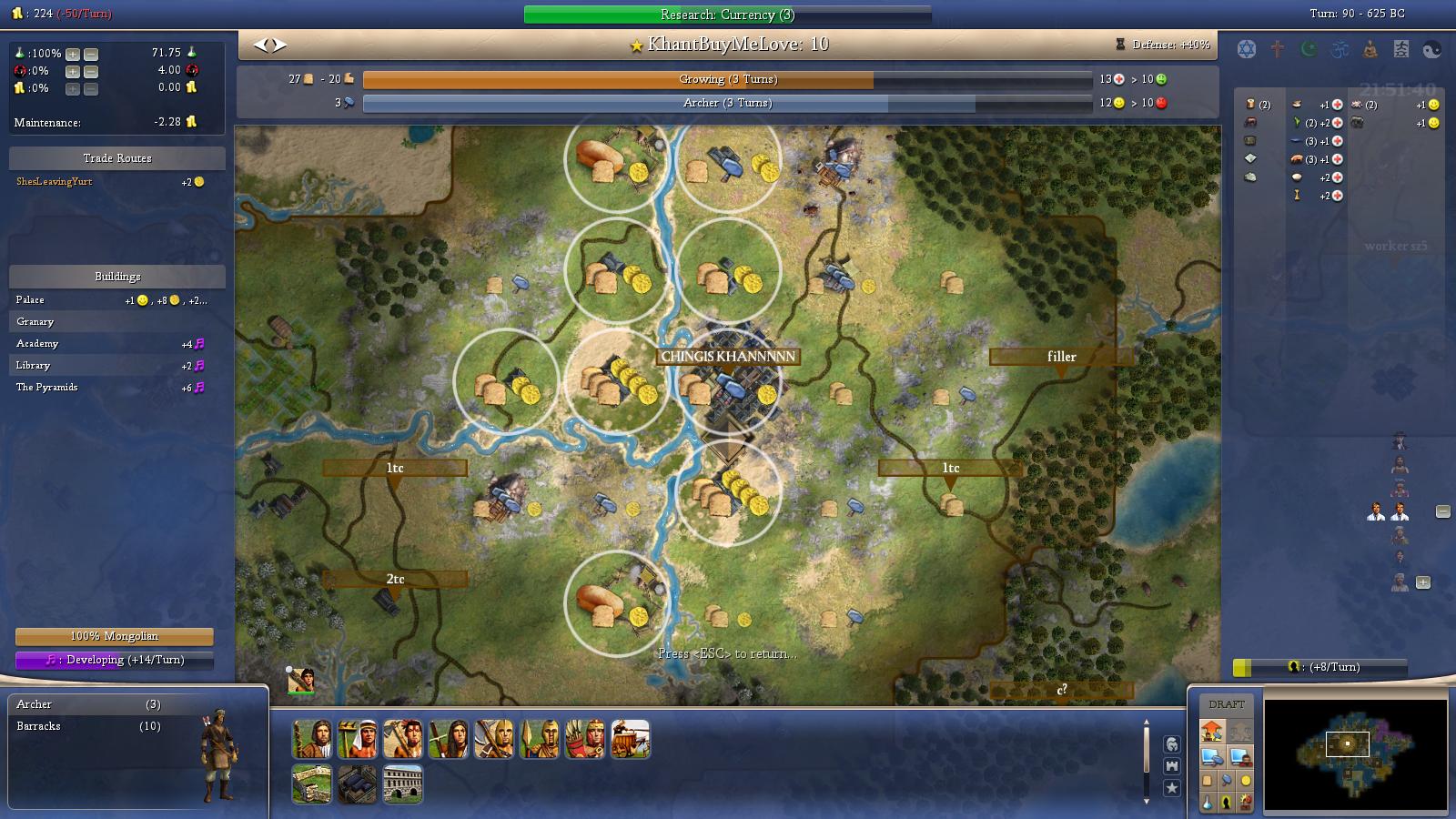Click the soldier helmet icon beside the minimap

click(1173, 746)
